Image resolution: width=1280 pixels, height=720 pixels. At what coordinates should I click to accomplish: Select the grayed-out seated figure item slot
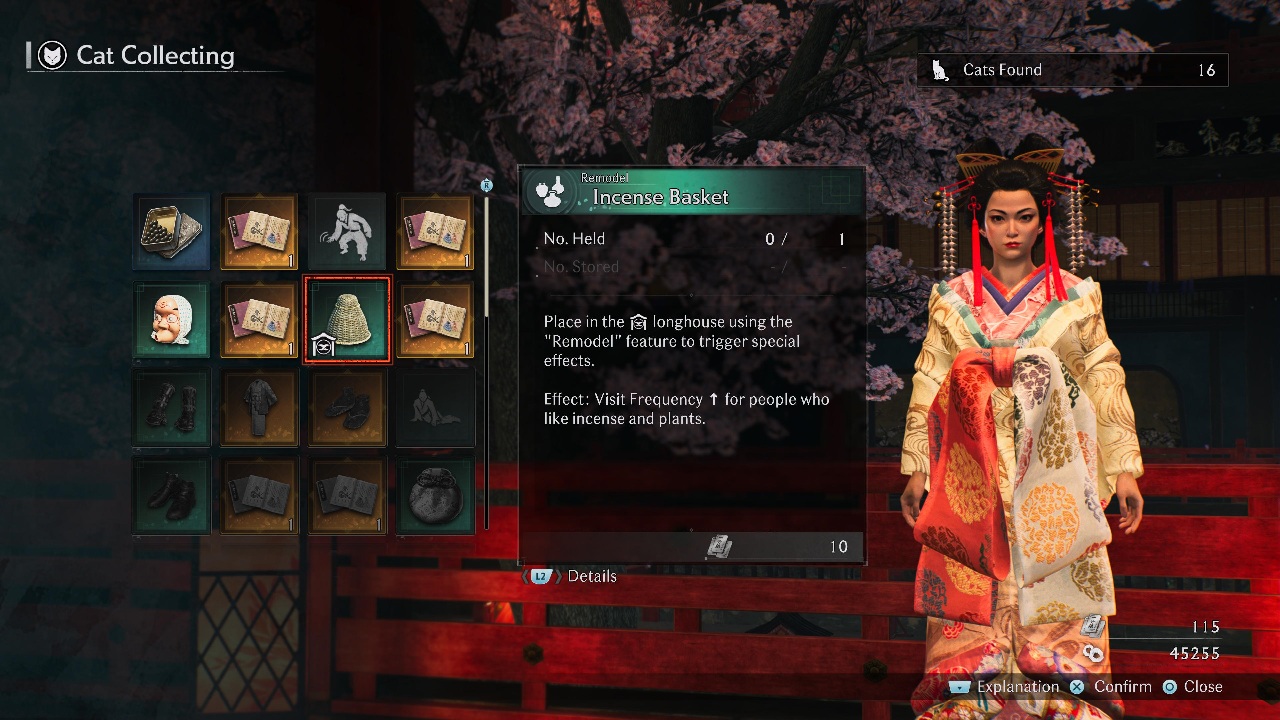click(x=435, y=408)
